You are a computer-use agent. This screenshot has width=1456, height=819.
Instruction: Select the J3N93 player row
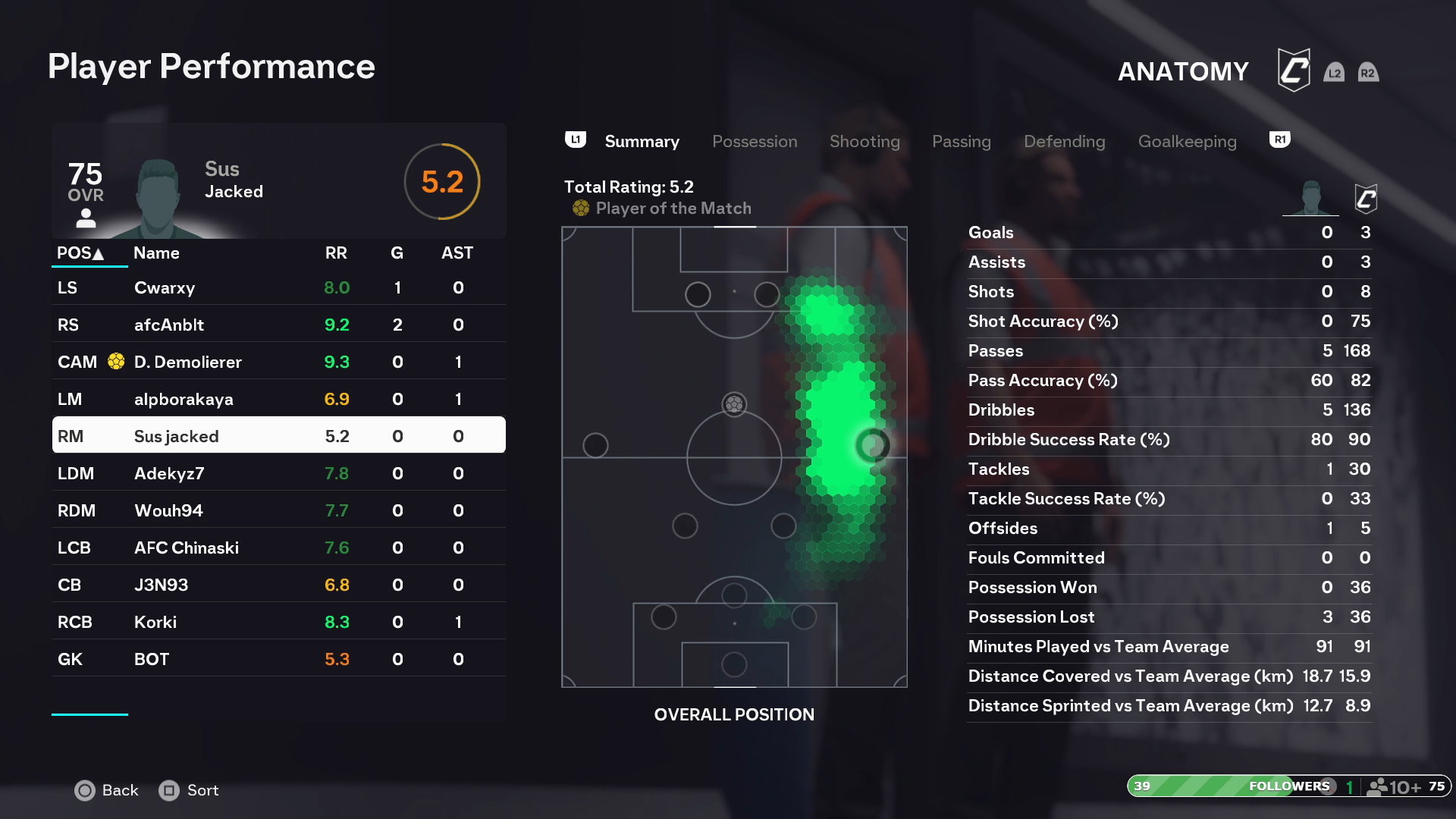tap(278, 585)
